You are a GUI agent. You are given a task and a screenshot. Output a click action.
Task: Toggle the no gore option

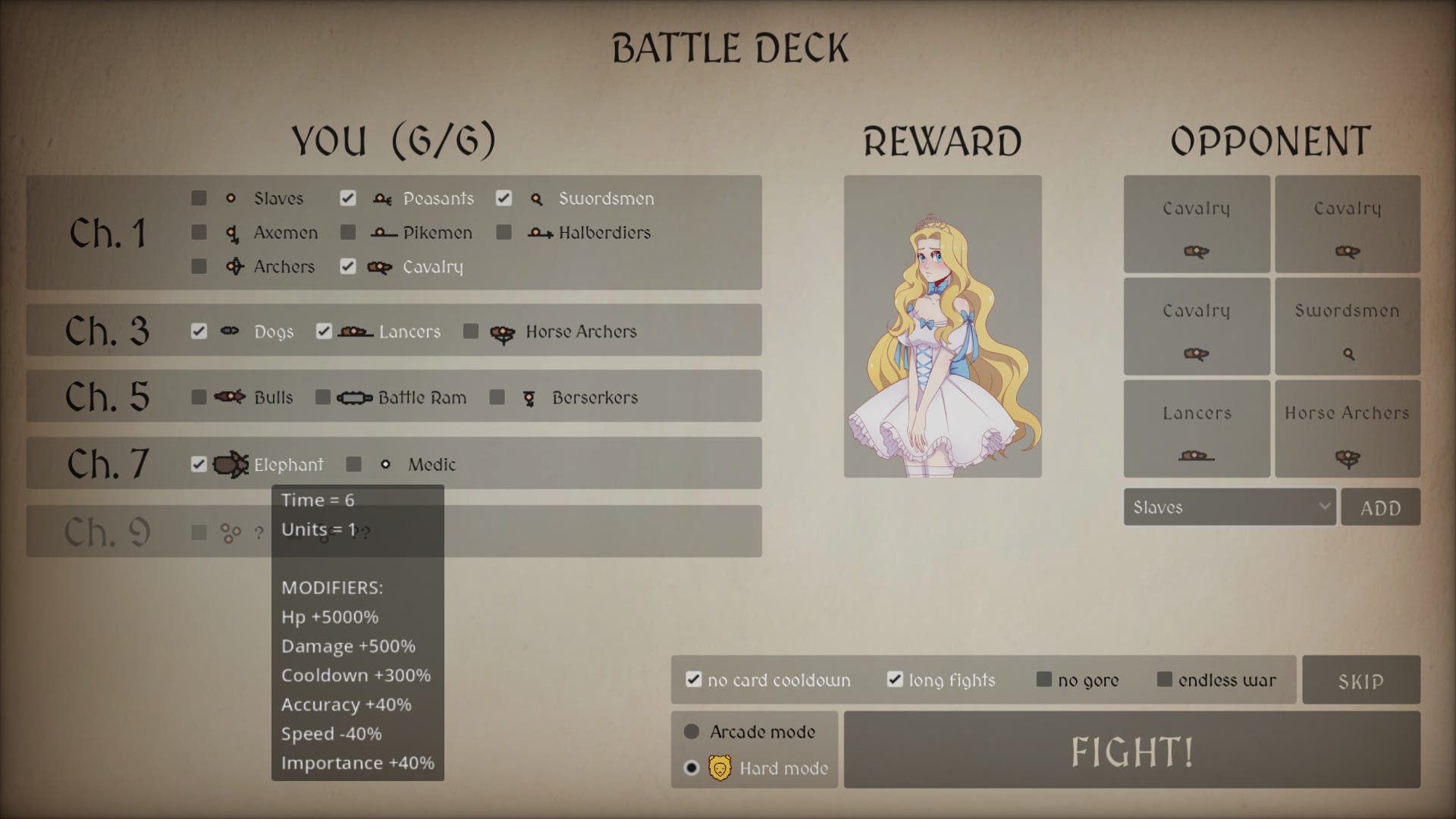(1043, 679)
